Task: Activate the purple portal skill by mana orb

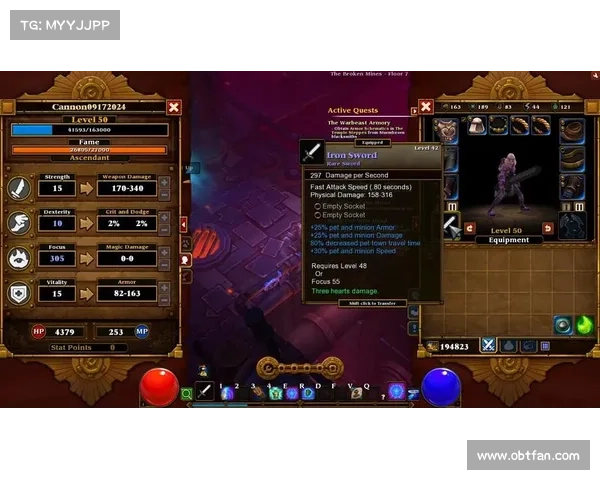Action: (x=397, y=391)
